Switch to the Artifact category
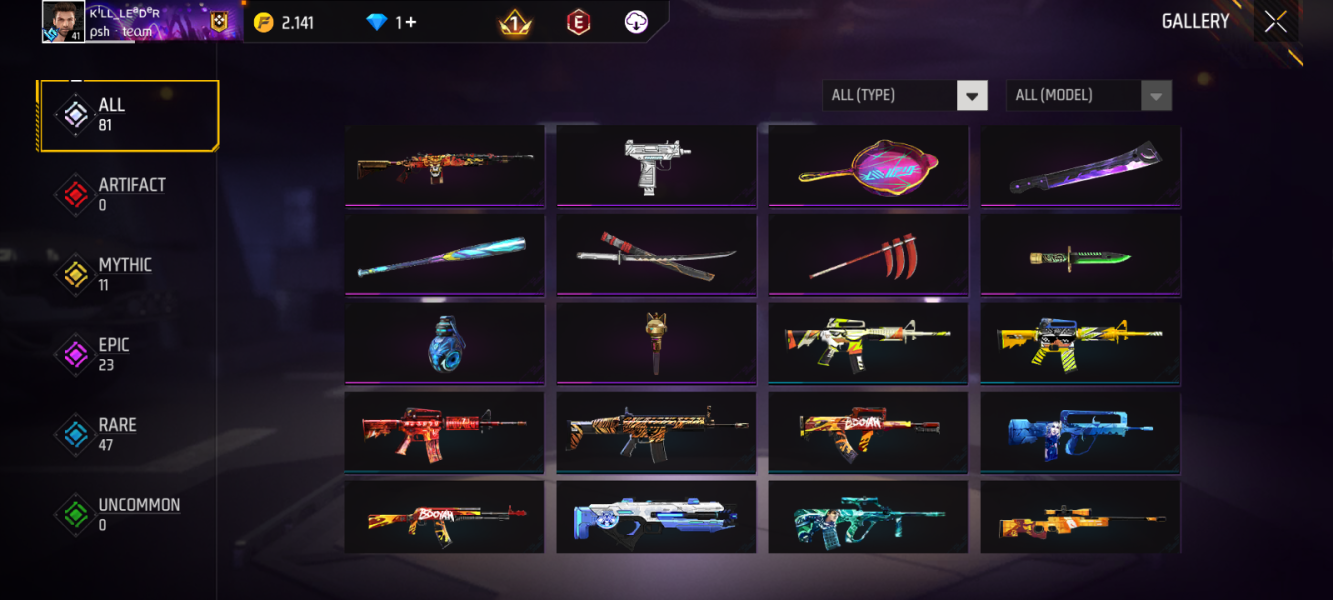The image size is (1333, 600). pos(128,195)
